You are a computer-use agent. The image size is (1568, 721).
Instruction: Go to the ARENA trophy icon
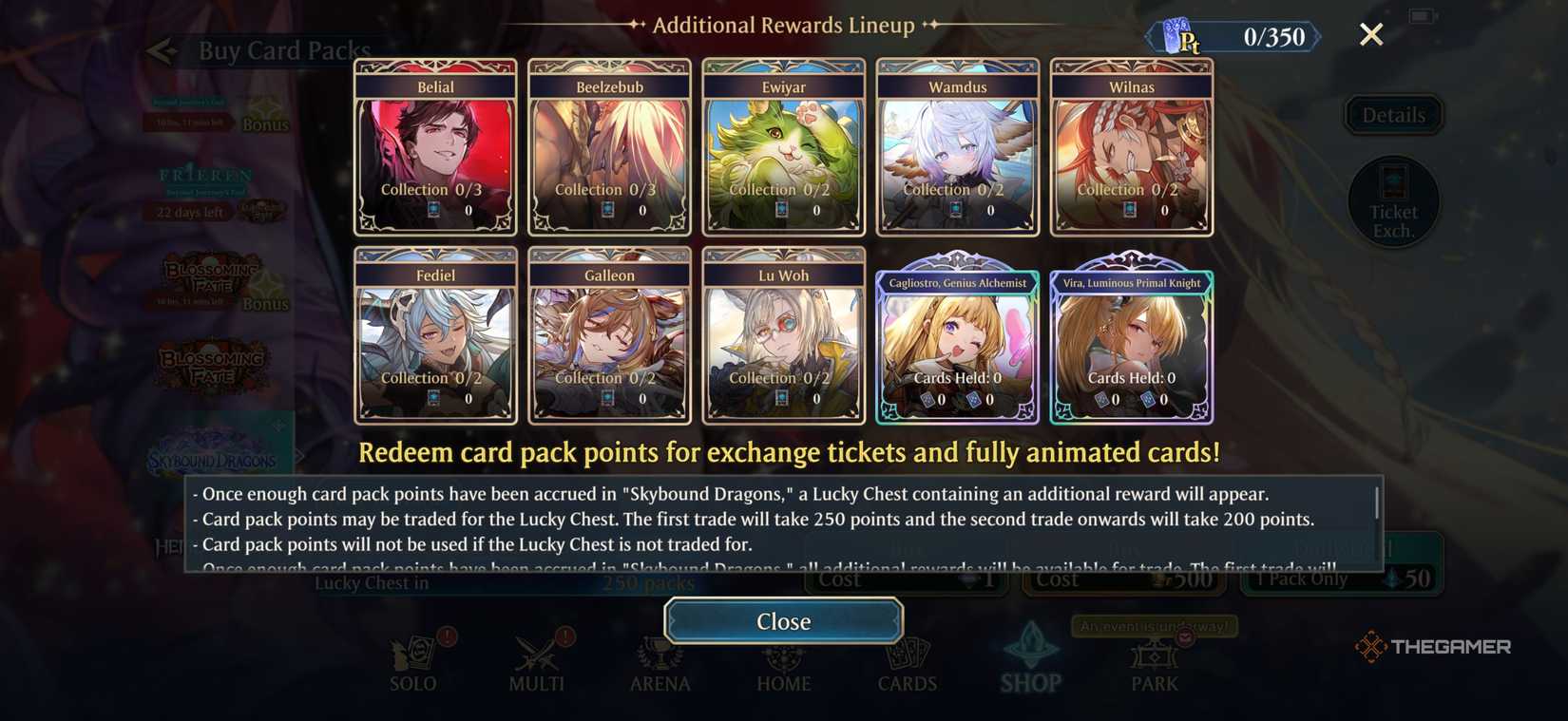(x=660, y=658)
